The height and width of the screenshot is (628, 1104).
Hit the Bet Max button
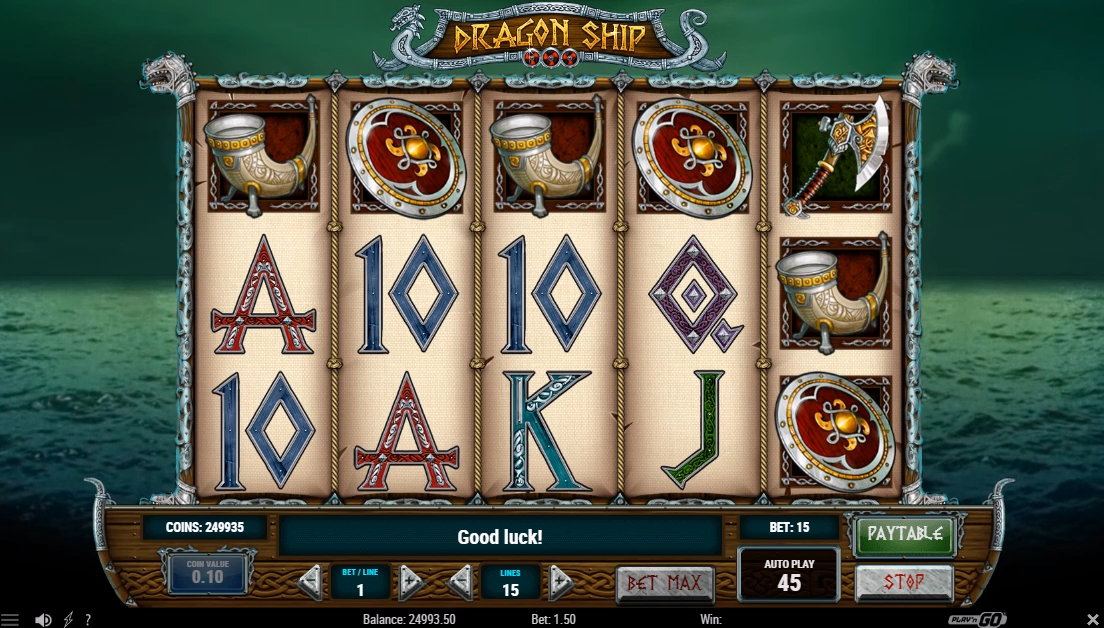[665, 582]
